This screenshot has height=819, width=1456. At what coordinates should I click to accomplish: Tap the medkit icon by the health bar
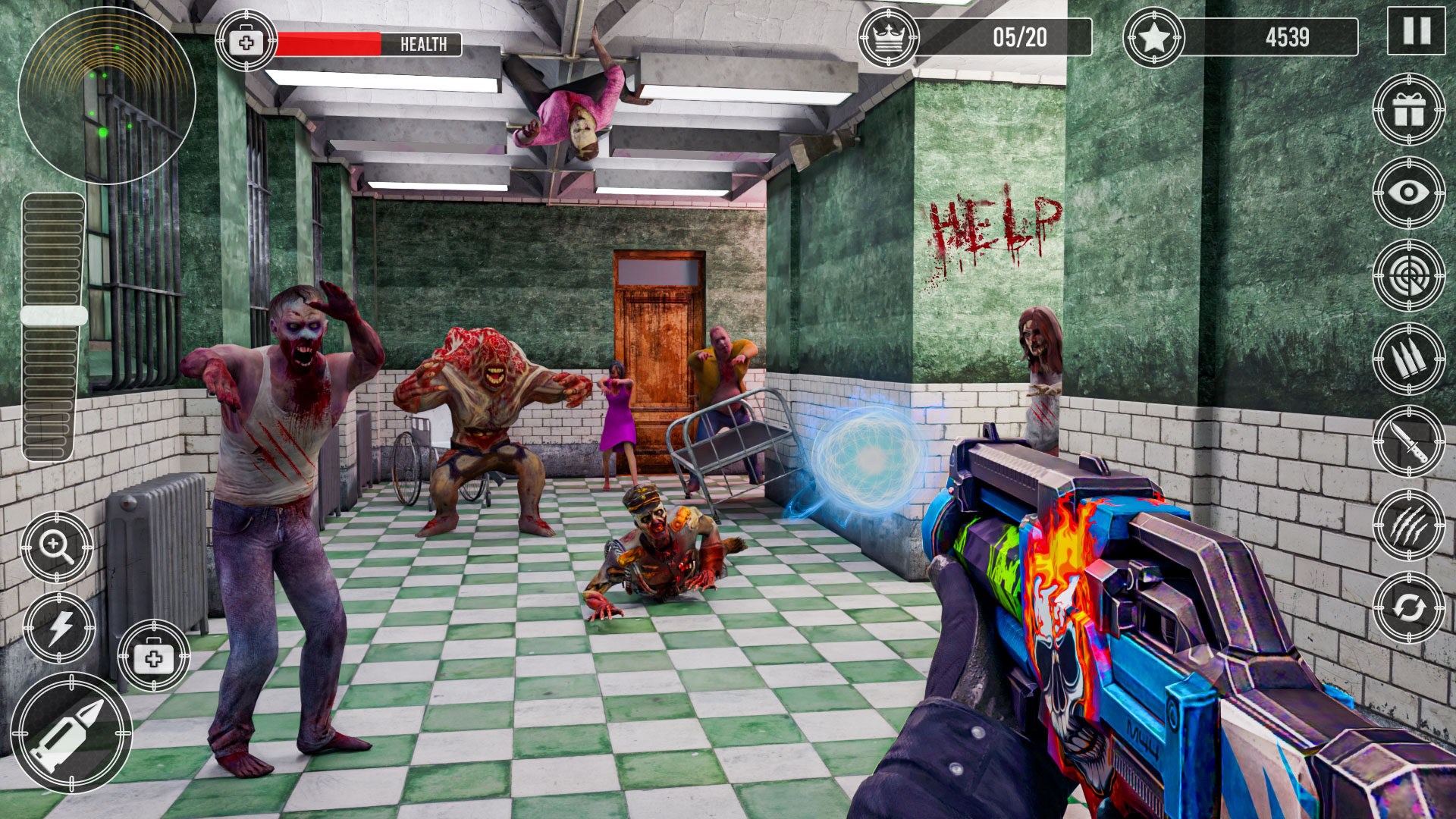(246, 42)
